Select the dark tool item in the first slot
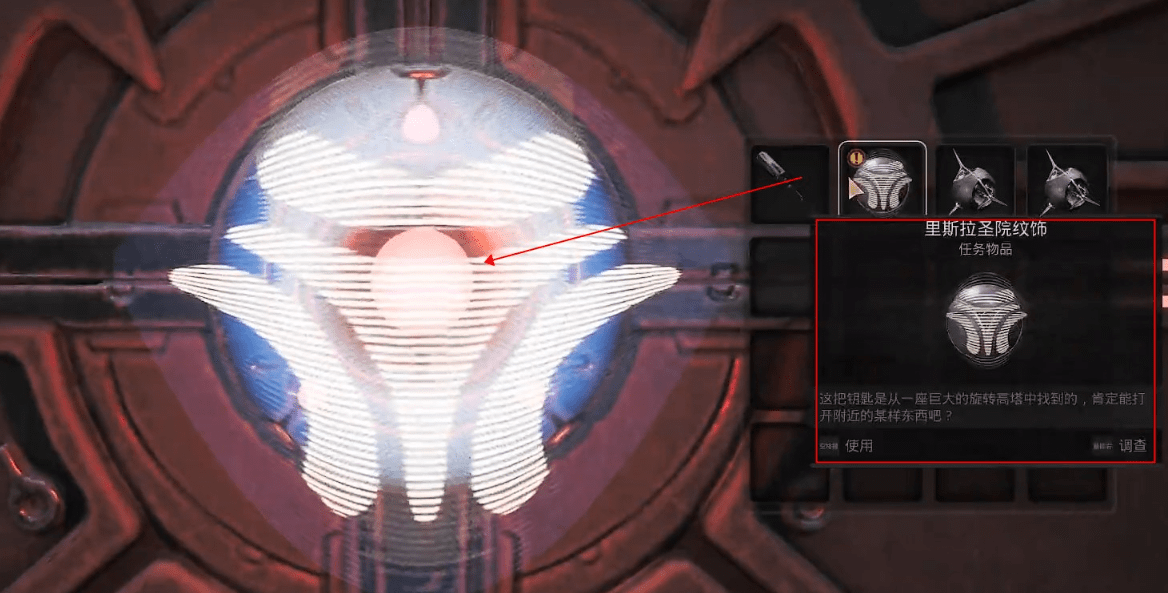Image resolution: width=1168 pixels, height=593 pixels. [789, 181]
